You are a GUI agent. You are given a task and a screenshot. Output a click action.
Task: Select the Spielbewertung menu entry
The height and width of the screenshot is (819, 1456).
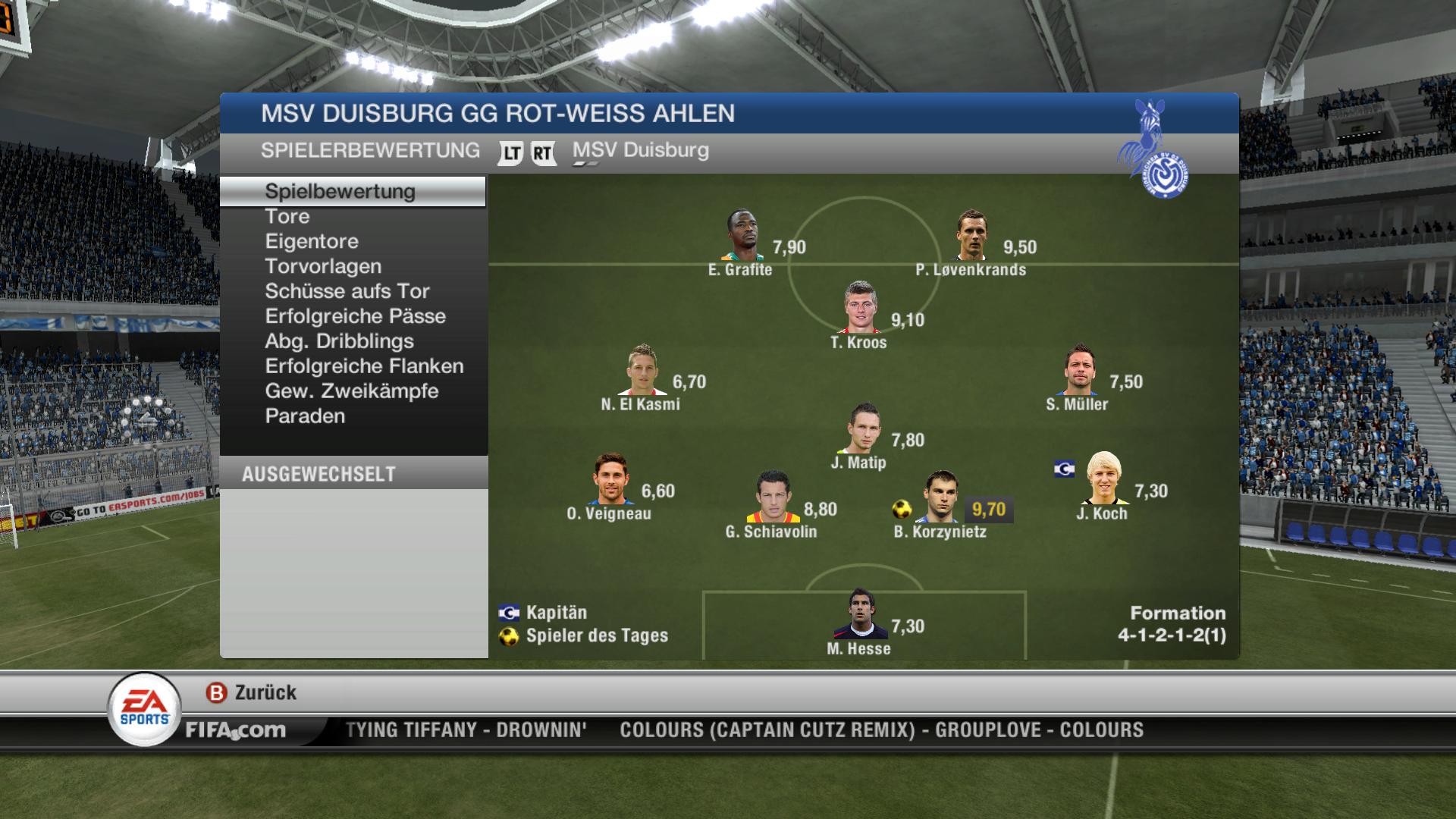(340, 191)
